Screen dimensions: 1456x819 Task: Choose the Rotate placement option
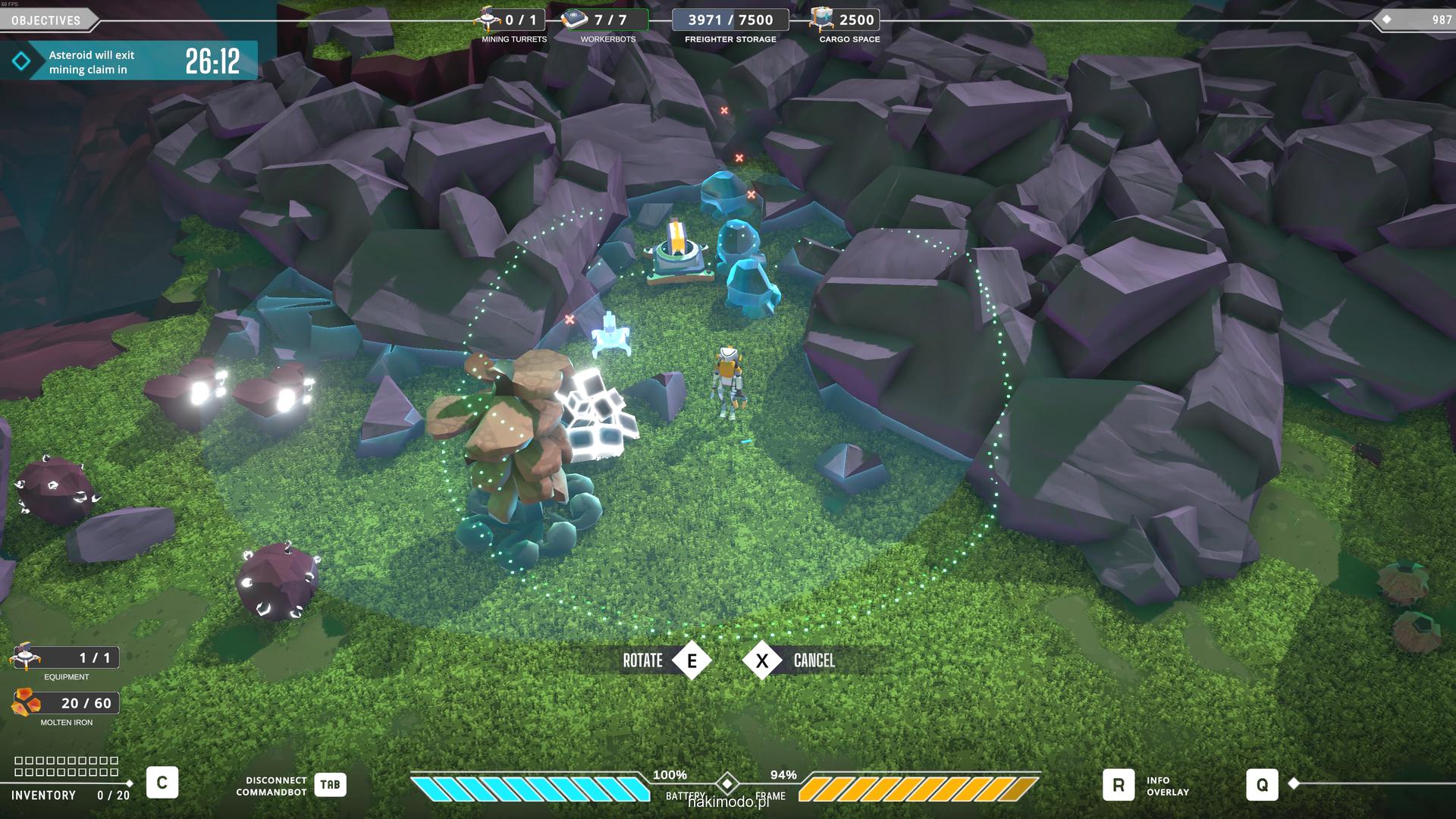pos(692,661)
